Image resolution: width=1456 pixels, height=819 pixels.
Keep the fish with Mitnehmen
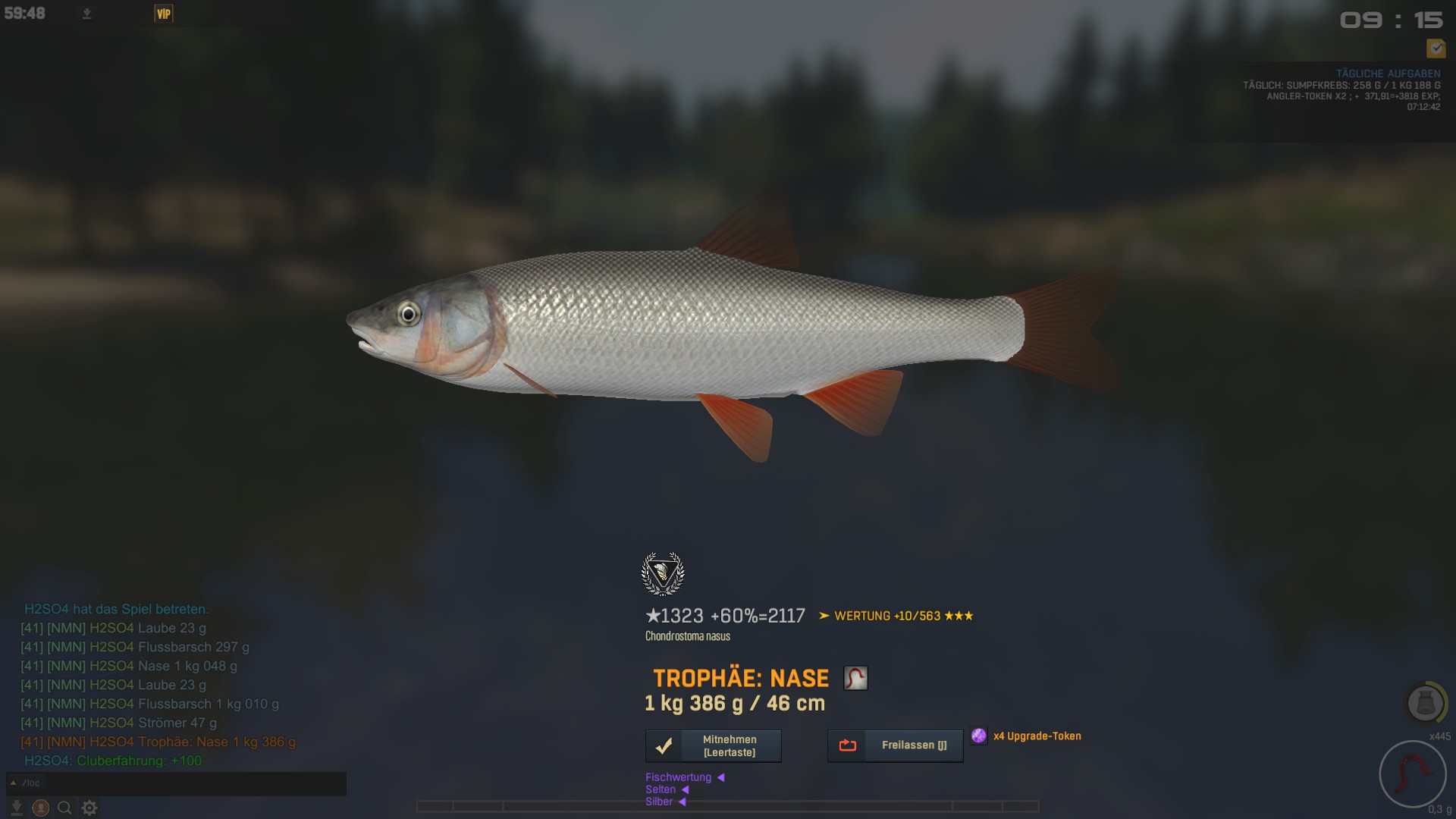pyautogui.click(x=713, y=746)
